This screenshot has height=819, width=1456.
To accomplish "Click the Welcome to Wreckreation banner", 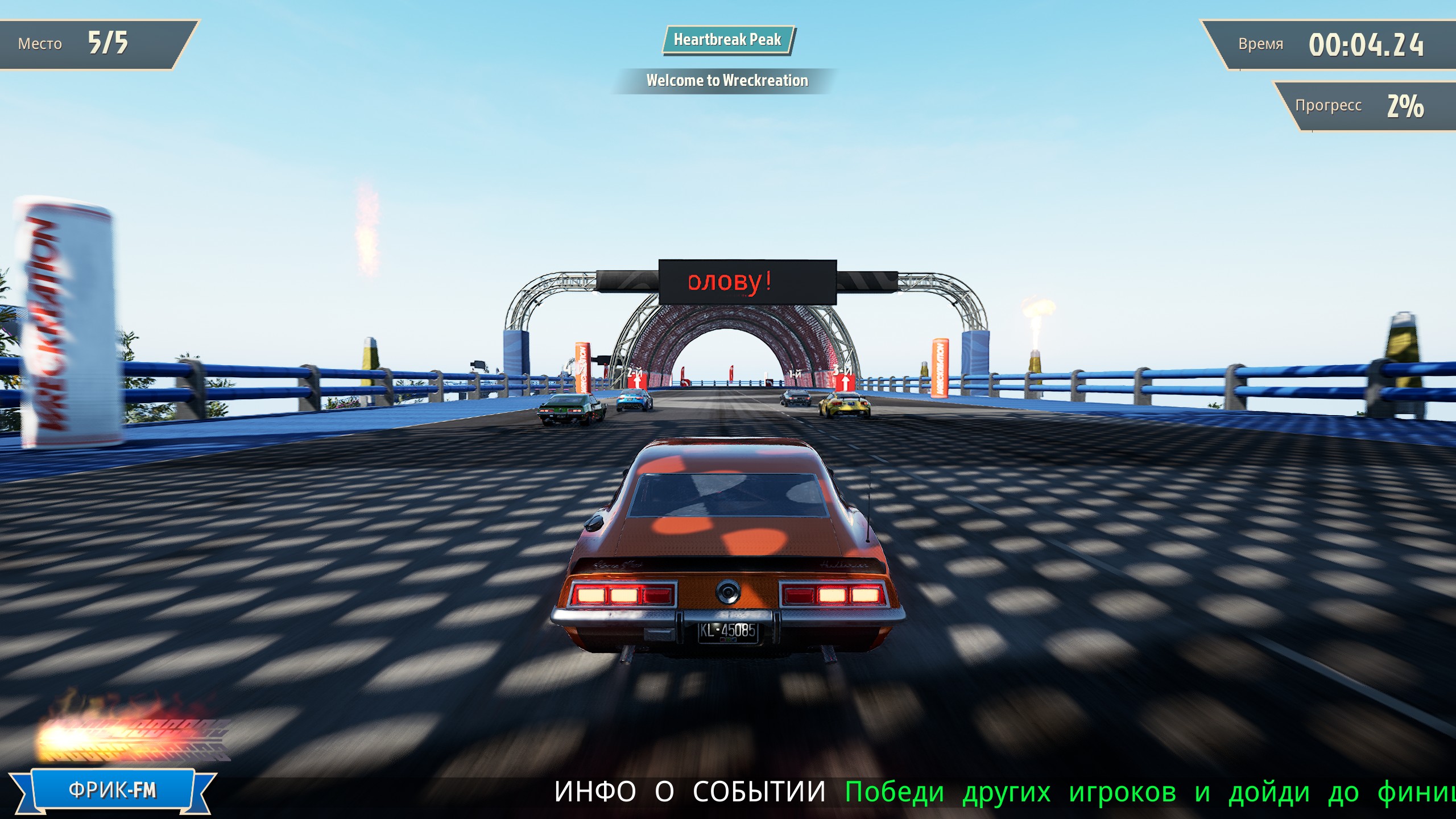I will pos(727,81).
